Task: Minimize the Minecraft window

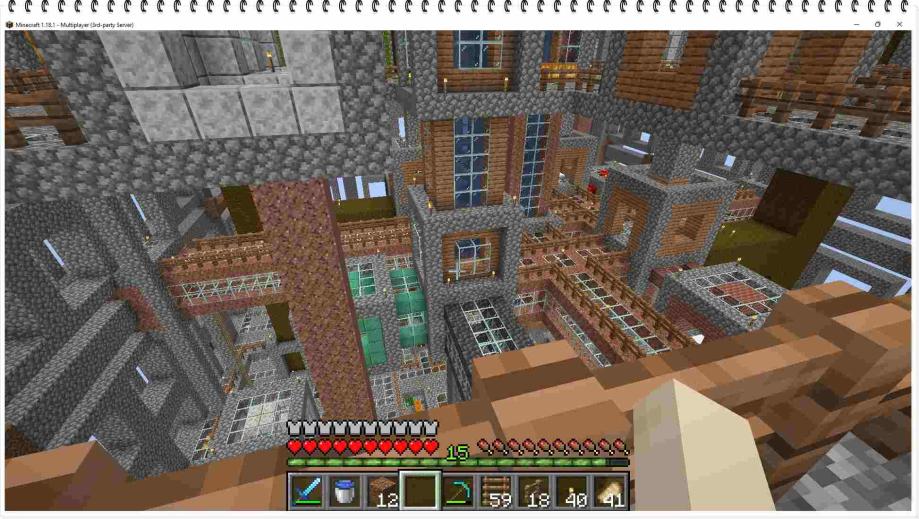Action: pos(856,24)
